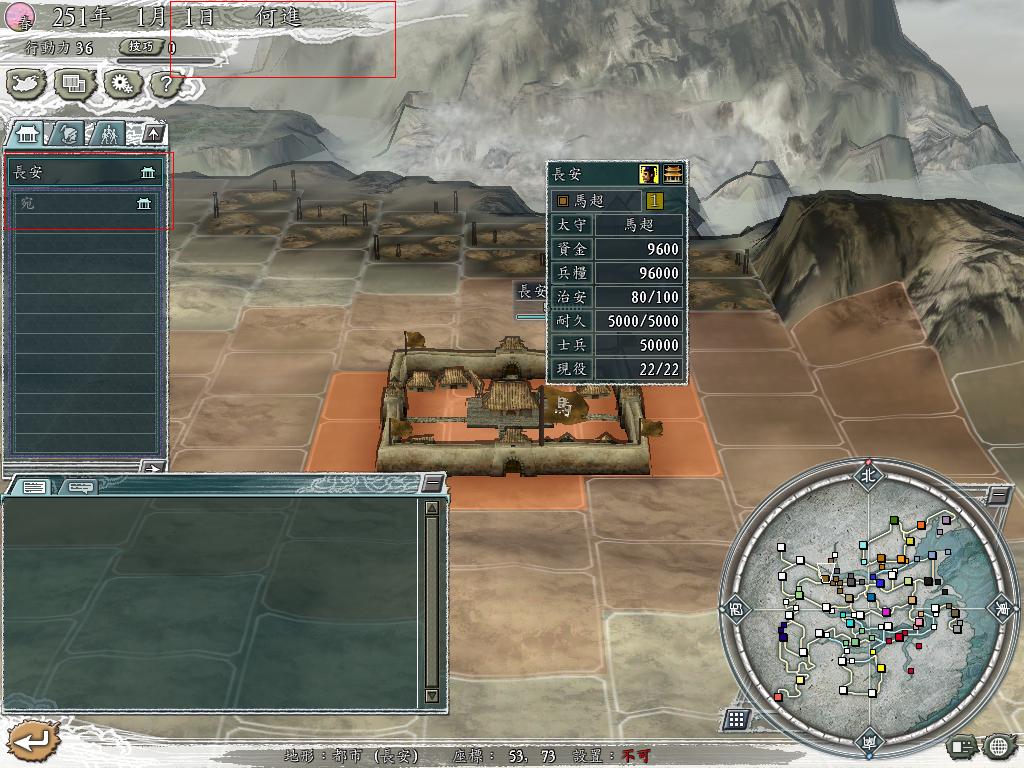
Task: Switch to the officer helmet tab
Action: (x=67, y=133)
